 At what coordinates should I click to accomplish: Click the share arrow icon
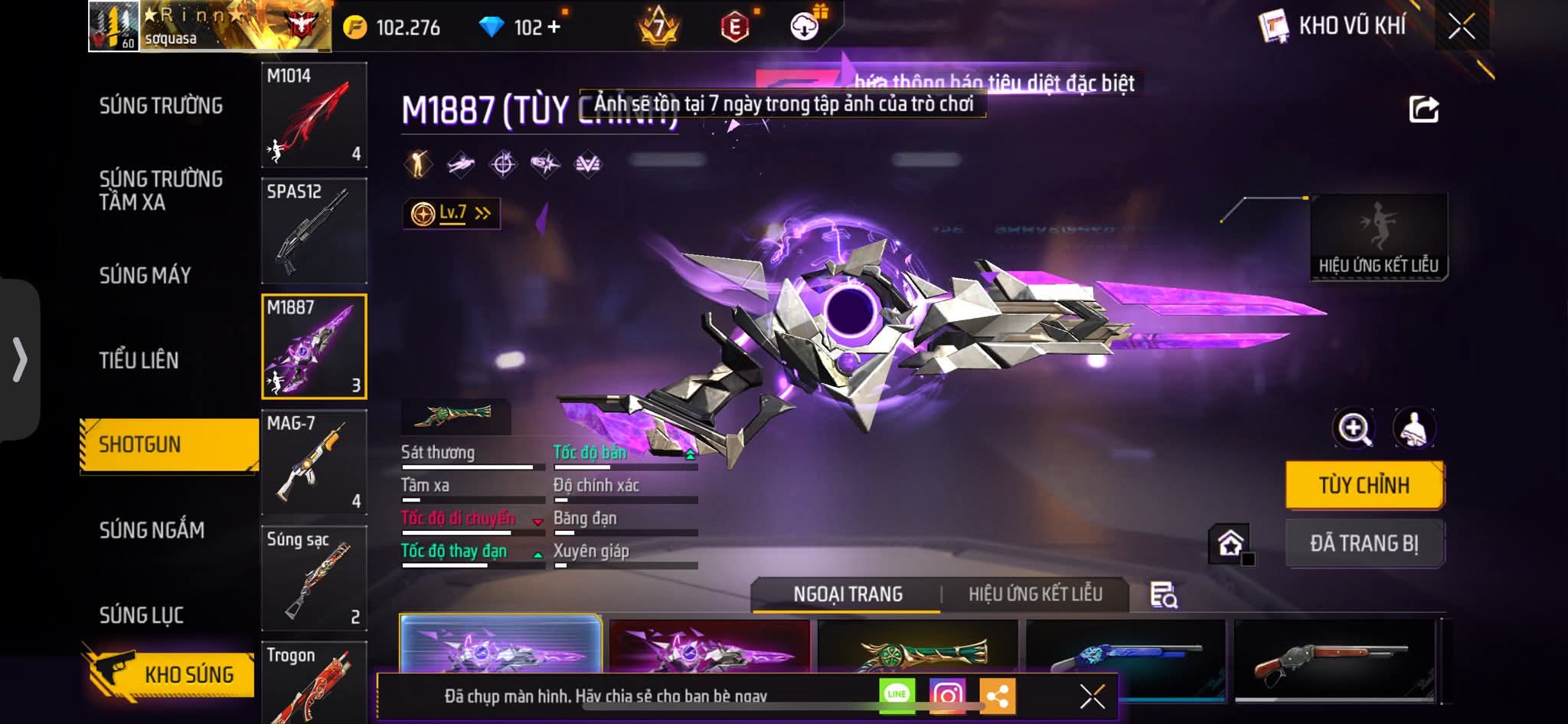click(x=1424, y=110)
